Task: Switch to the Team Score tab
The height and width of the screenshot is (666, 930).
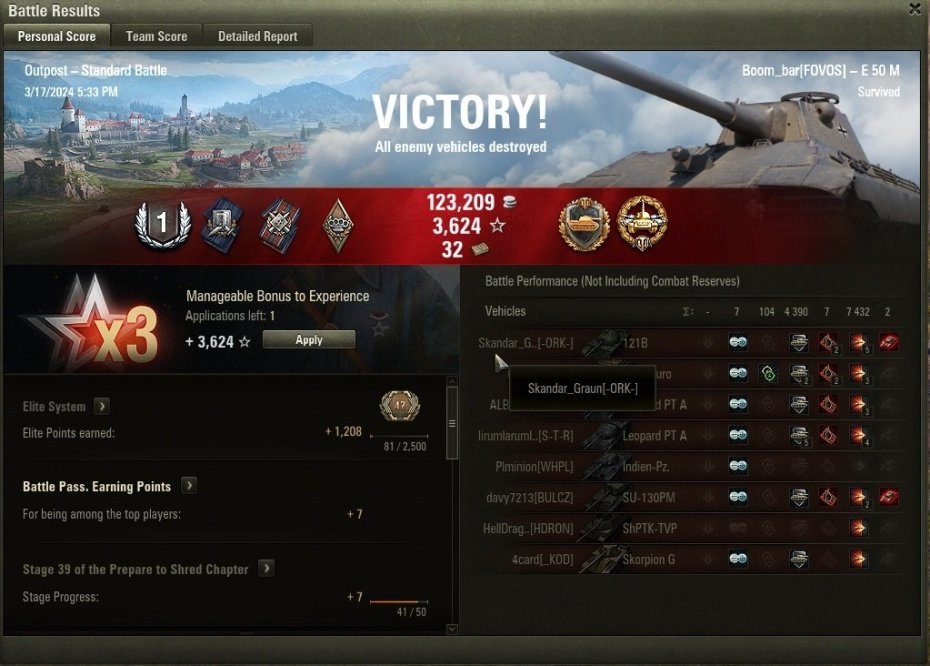Action: pyautogui.click(x=156, y=36)
